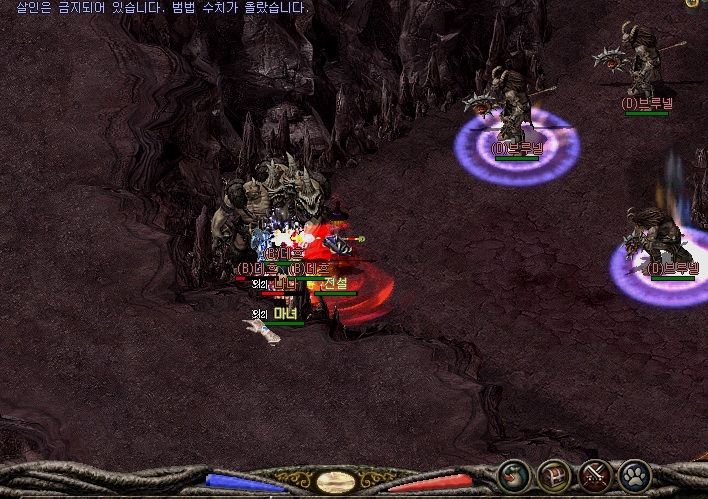708x499 pixels.
Task: Select the crossed swords combat icon
Action: [x=595, y=474]
